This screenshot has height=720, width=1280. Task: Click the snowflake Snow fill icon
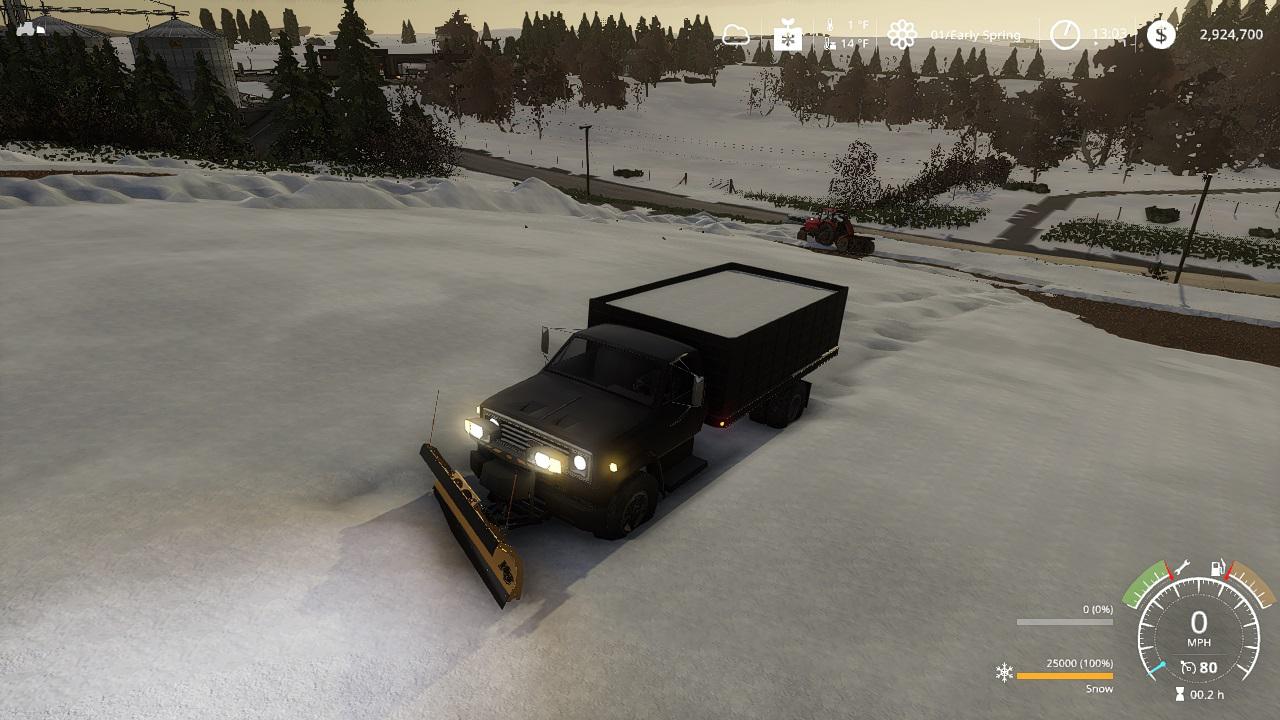point(1004,672)
